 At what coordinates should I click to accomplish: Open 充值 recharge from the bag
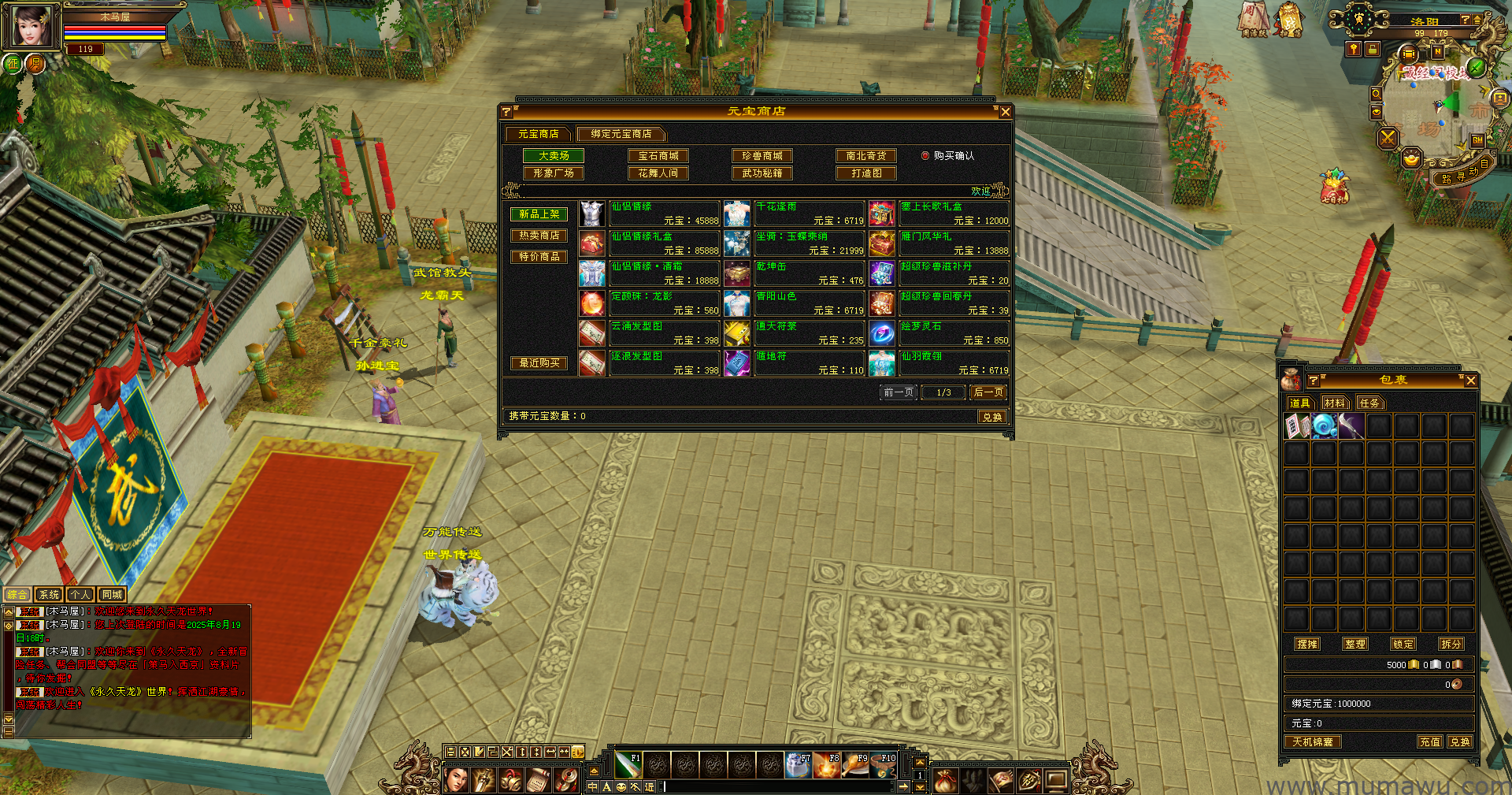pyautogui.click(x=1430, y=742)
